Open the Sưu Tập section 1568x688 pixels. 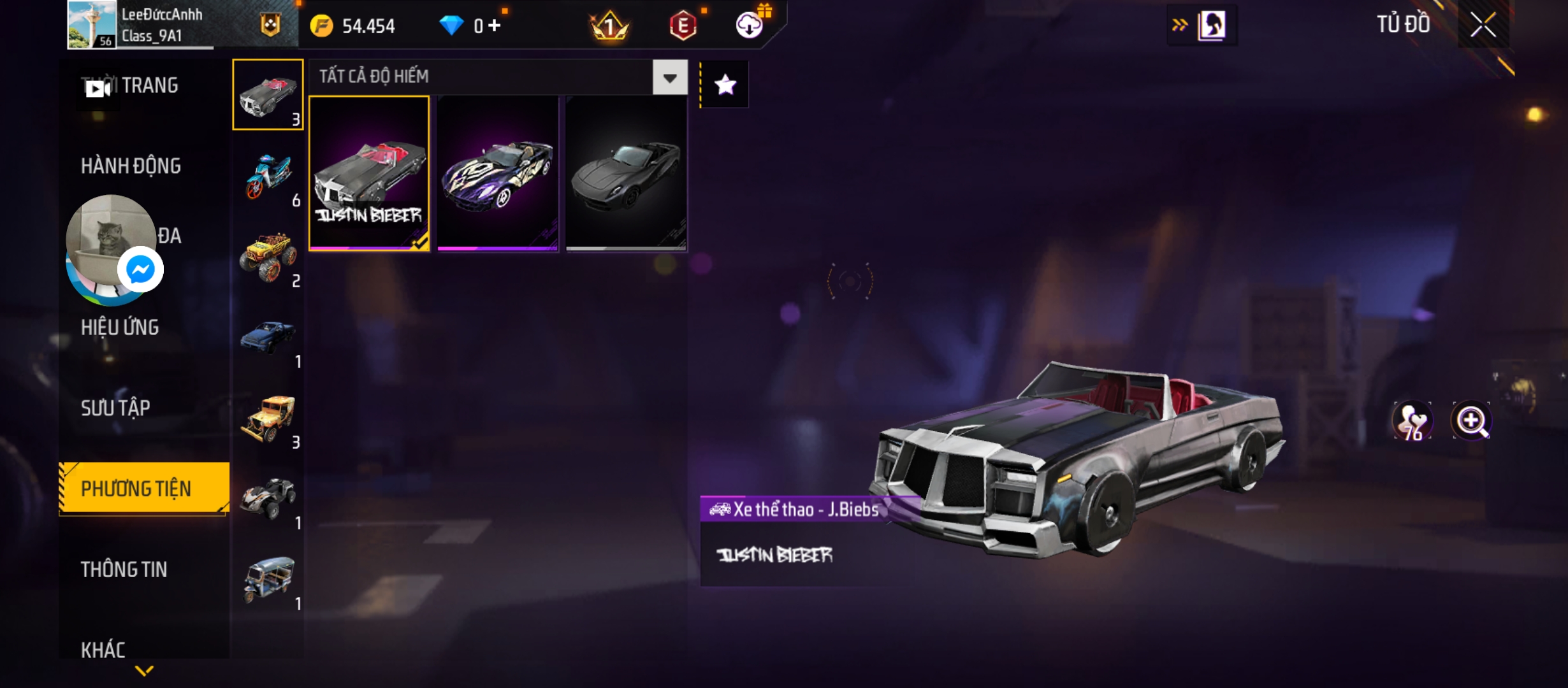115,408
